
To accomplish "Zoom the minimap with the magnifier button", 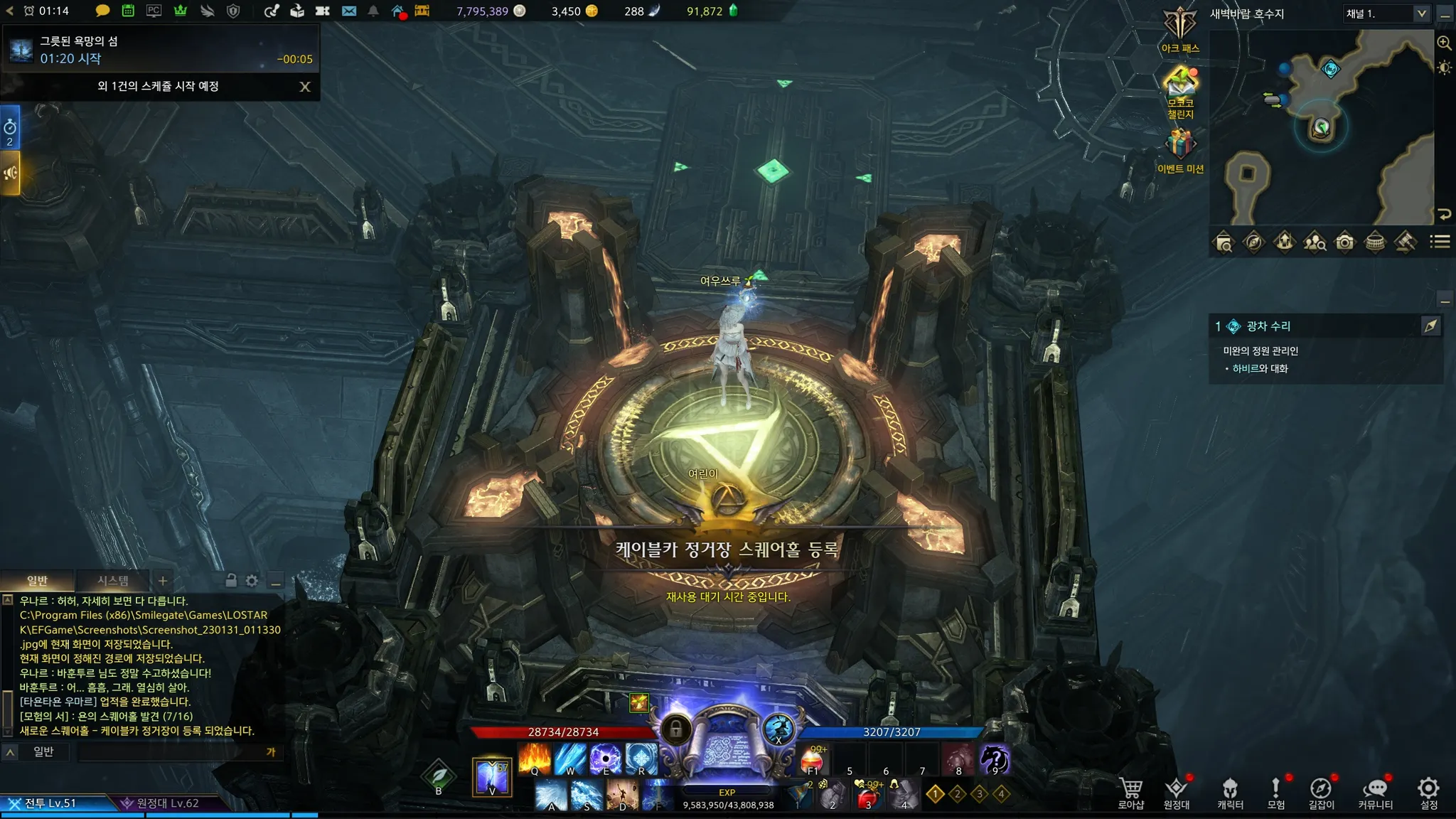I will tap(1444, 43).
